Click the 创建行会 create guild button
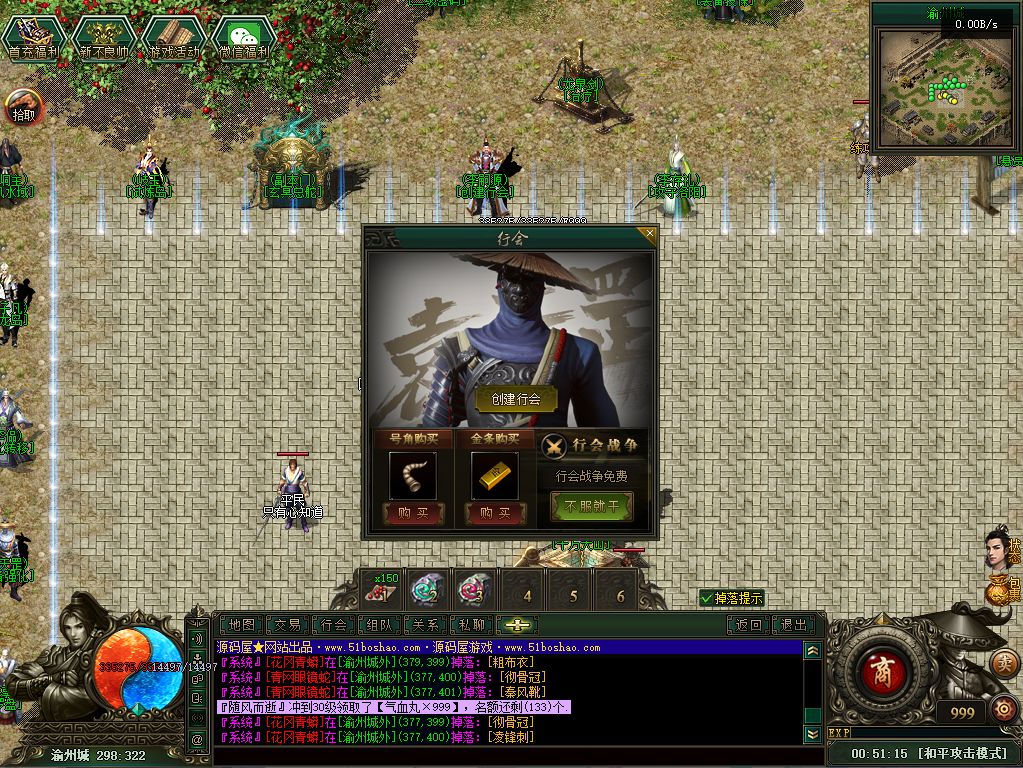The image size is (1023, 768). (516, 398)
